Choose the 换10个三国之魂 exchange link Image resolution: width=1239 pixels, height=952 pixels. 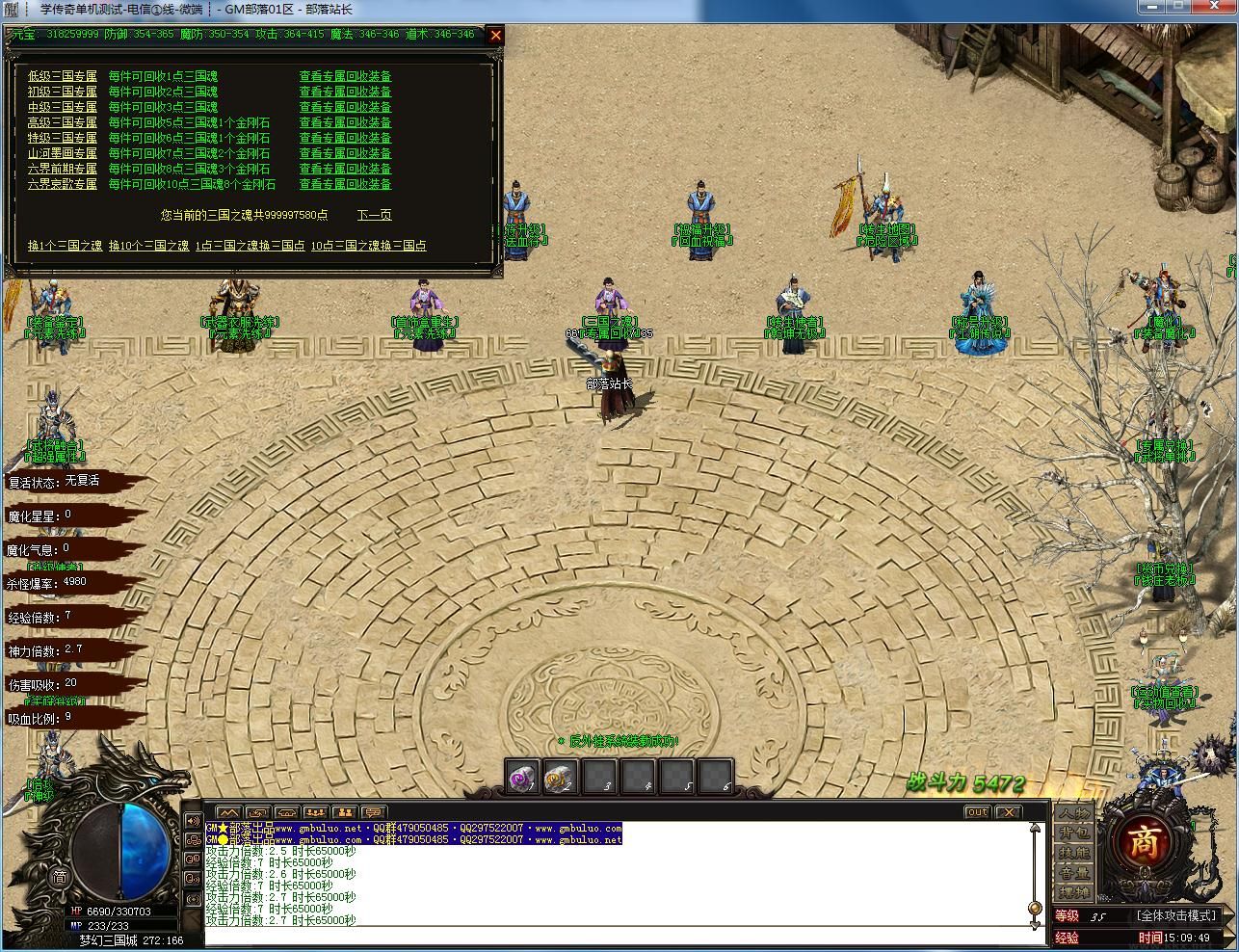pos(148,246)
